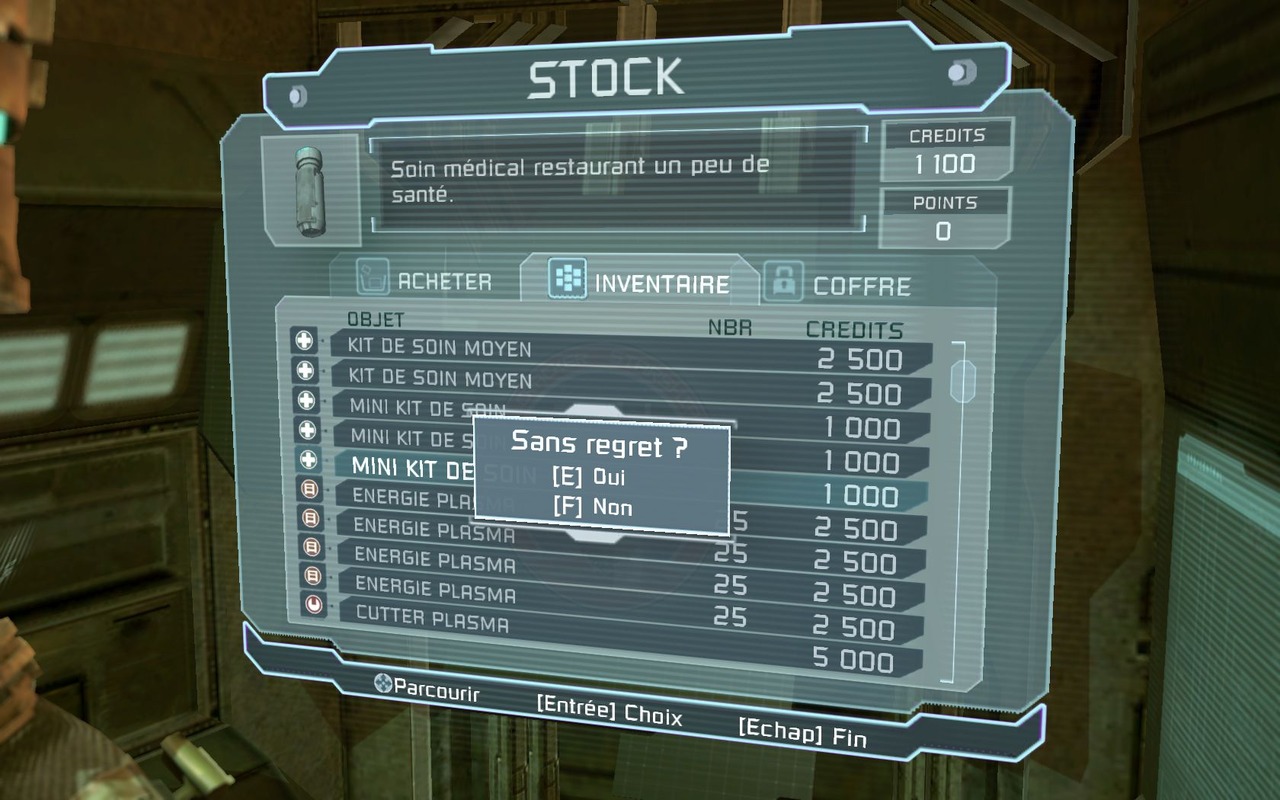
Task: Click the inventory list scrollbar handle
Action: click(x=962, y=381)
